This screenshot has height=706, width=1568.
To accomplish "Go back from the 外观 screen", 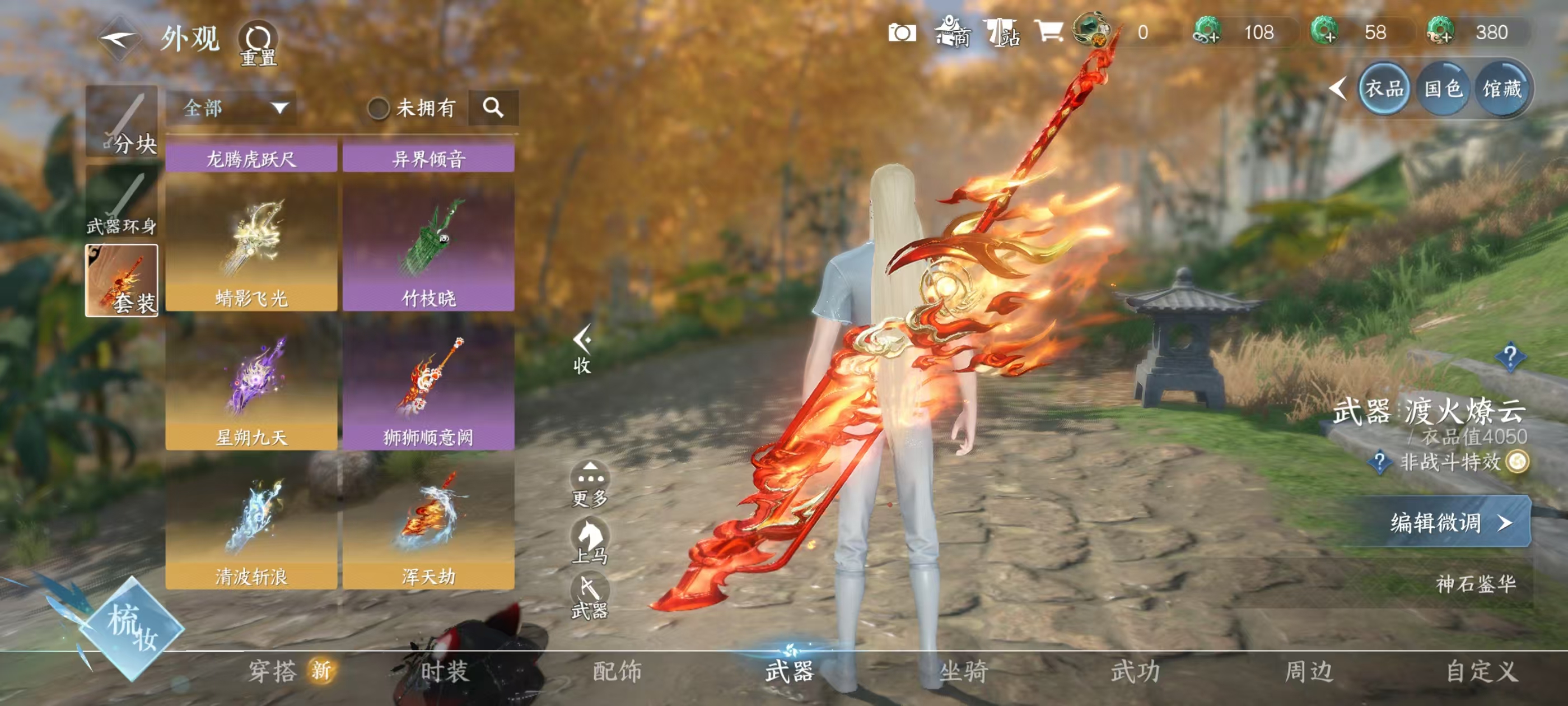I will click(x=119, y=40).
